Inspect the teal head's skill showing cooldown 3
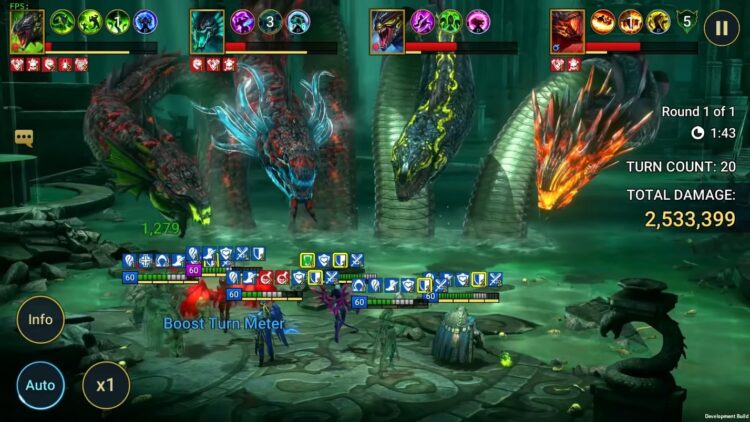This screenshot has width=750, height=422. (x=271, y=21)
